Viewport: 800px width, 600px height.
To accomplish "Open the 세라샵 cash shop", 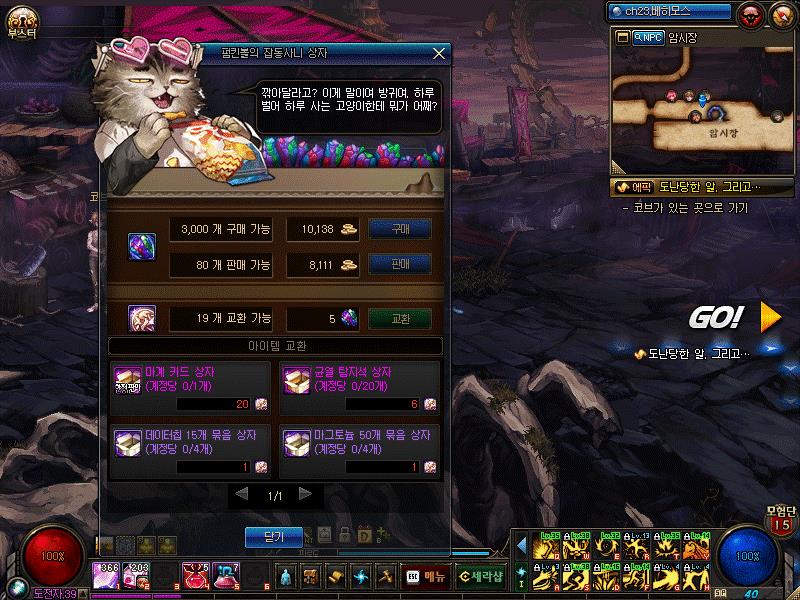I will [x=480, y=575].
